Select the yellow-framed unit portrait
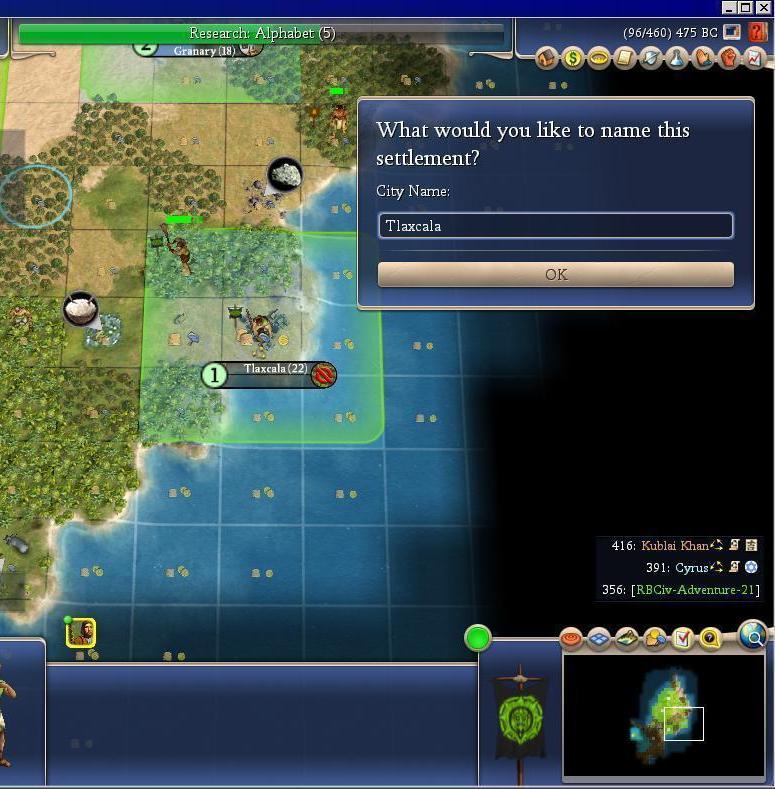 tap(81, 632)
